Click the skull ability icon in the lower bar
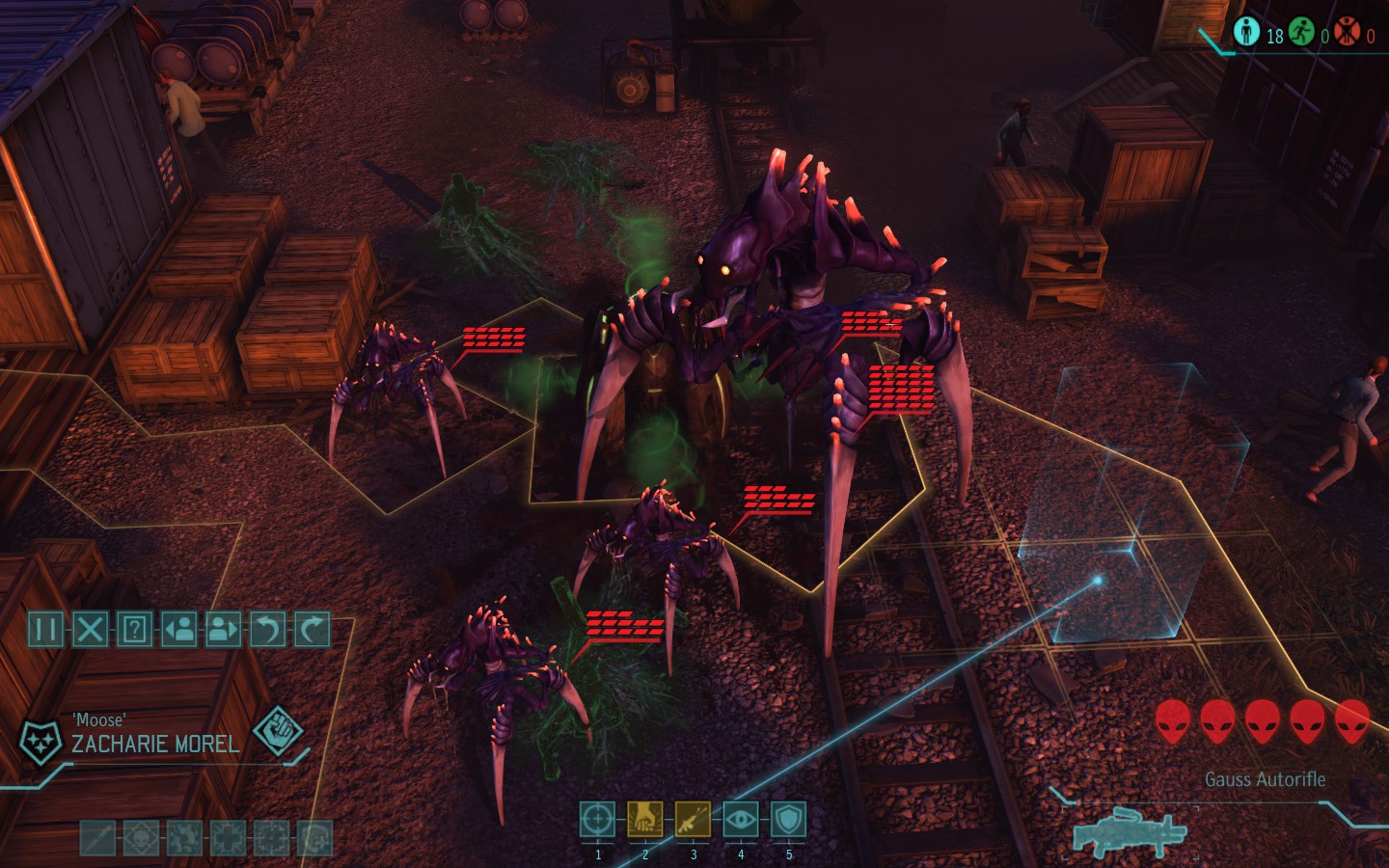The image size is (1389, 868). (x=140, y=836)
